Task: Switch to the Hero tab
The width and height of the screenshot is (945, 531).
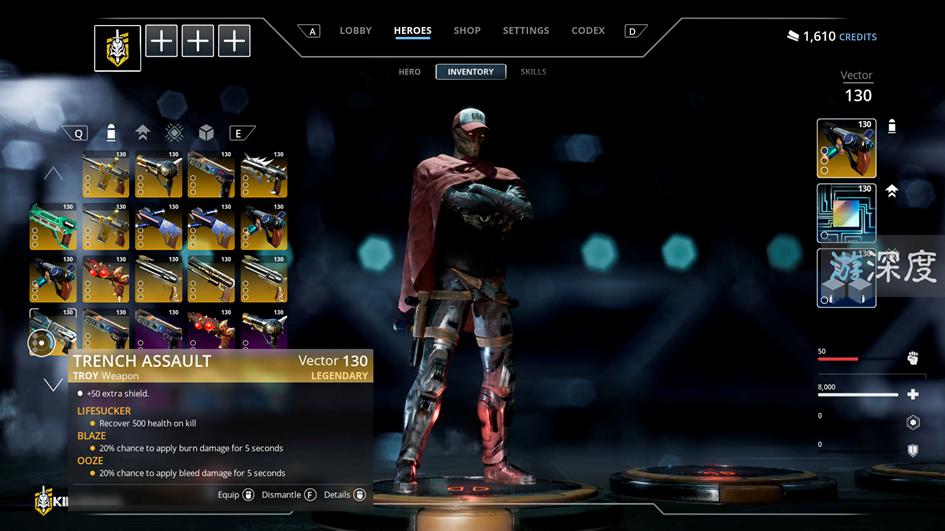Action: click(x=410, y=72)
